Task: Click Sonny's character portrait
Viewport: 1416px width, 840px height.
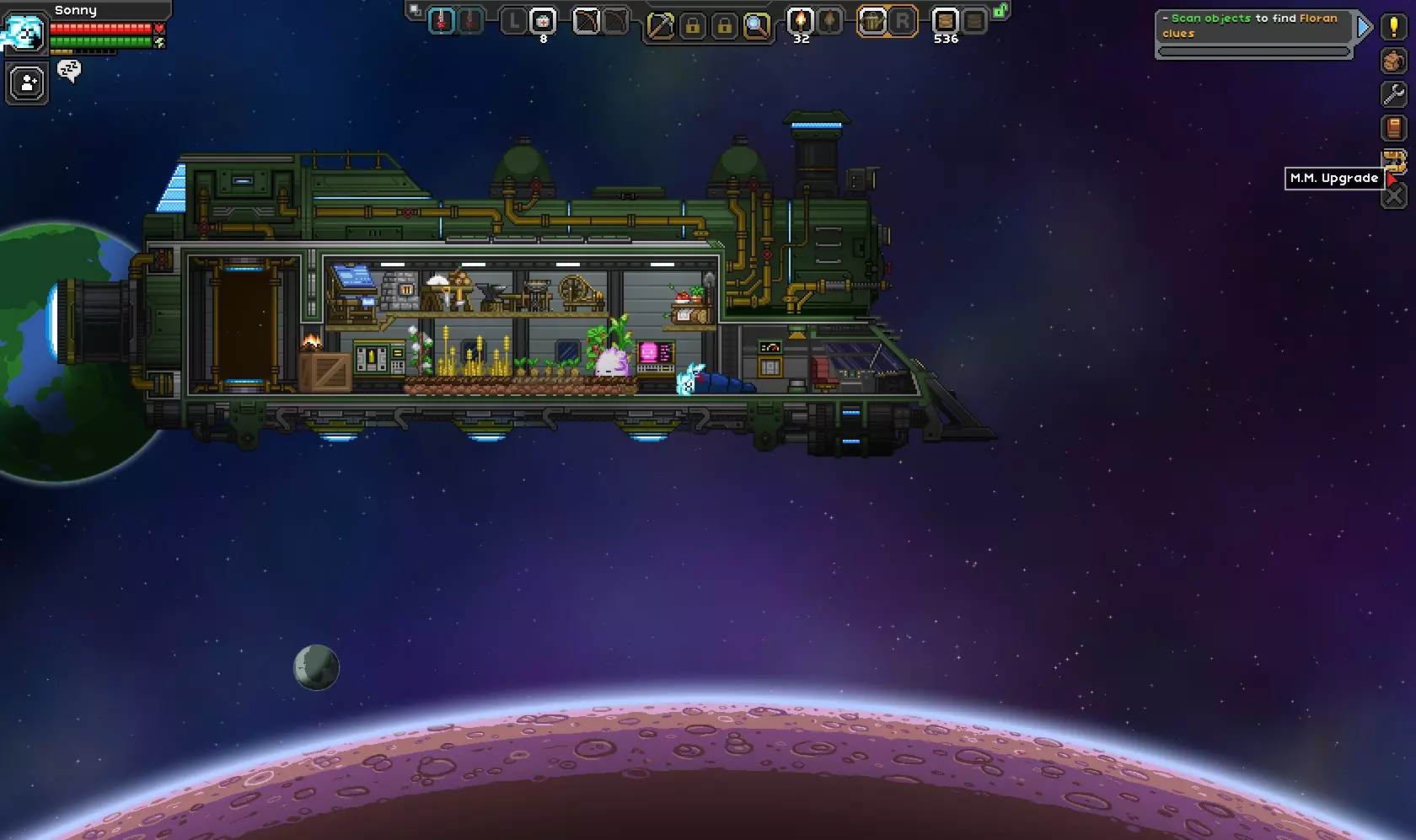Action: tap(24, 34)
